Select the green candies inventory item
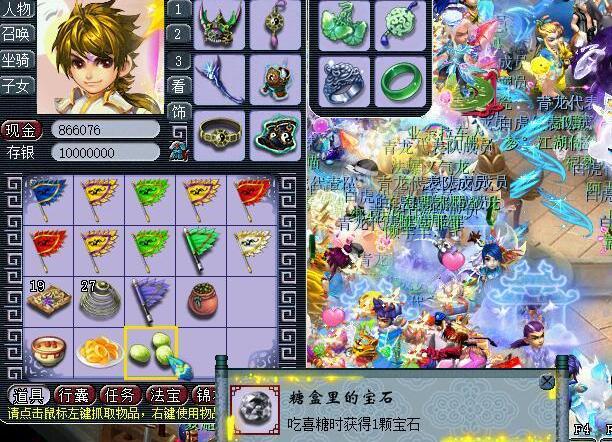This screenshot has height=442, width=612. tap(152, 351)
